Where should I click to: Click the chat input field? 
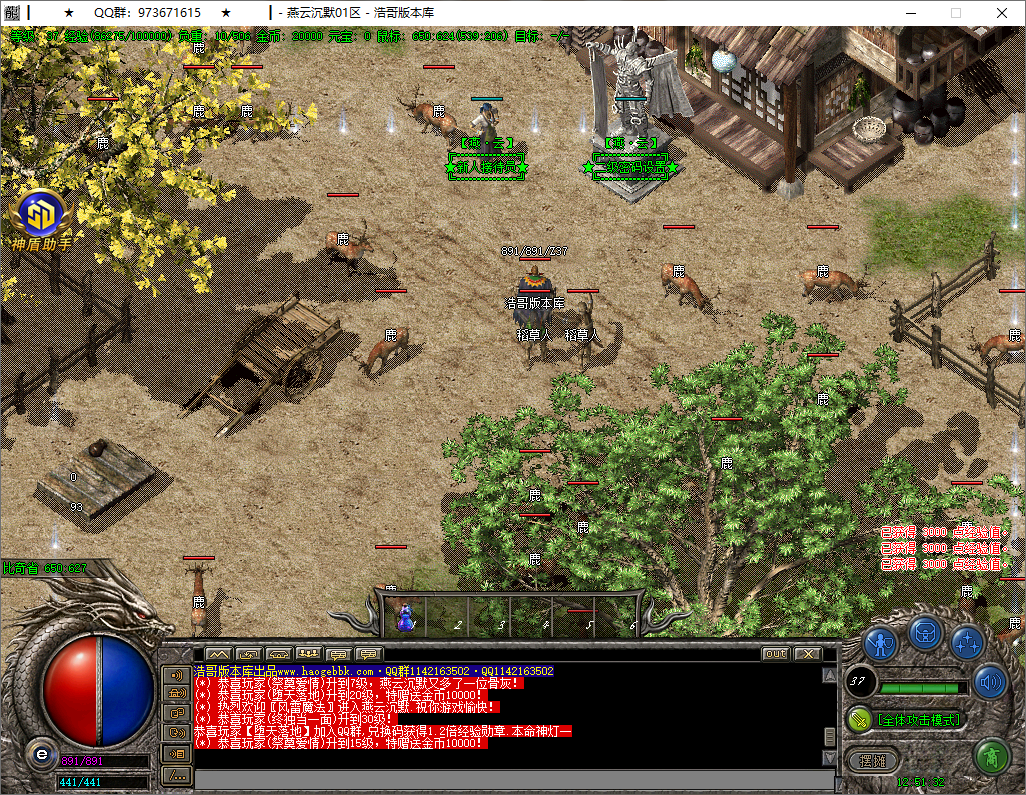point(500,776)
